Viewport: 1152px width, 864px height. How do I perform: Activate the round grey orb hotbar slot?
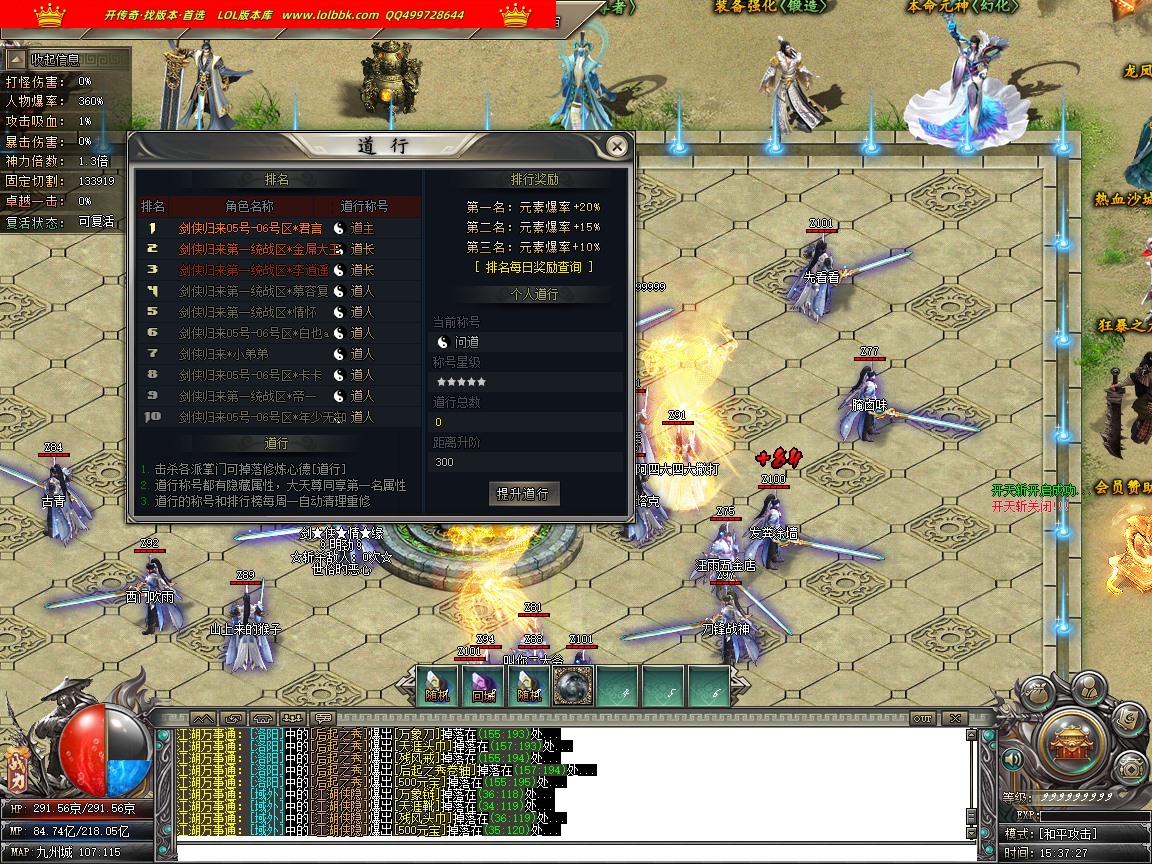point(573,687)
